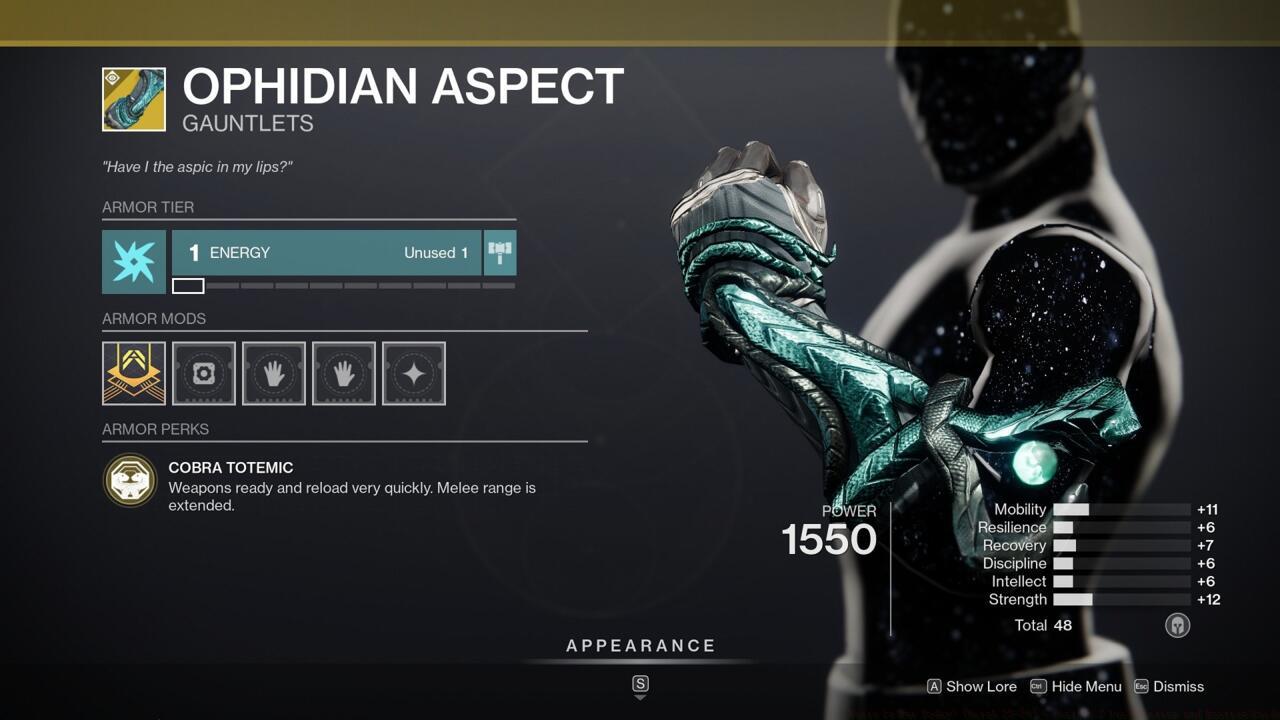Select the first arms mod slot

(x=273, y=373)
